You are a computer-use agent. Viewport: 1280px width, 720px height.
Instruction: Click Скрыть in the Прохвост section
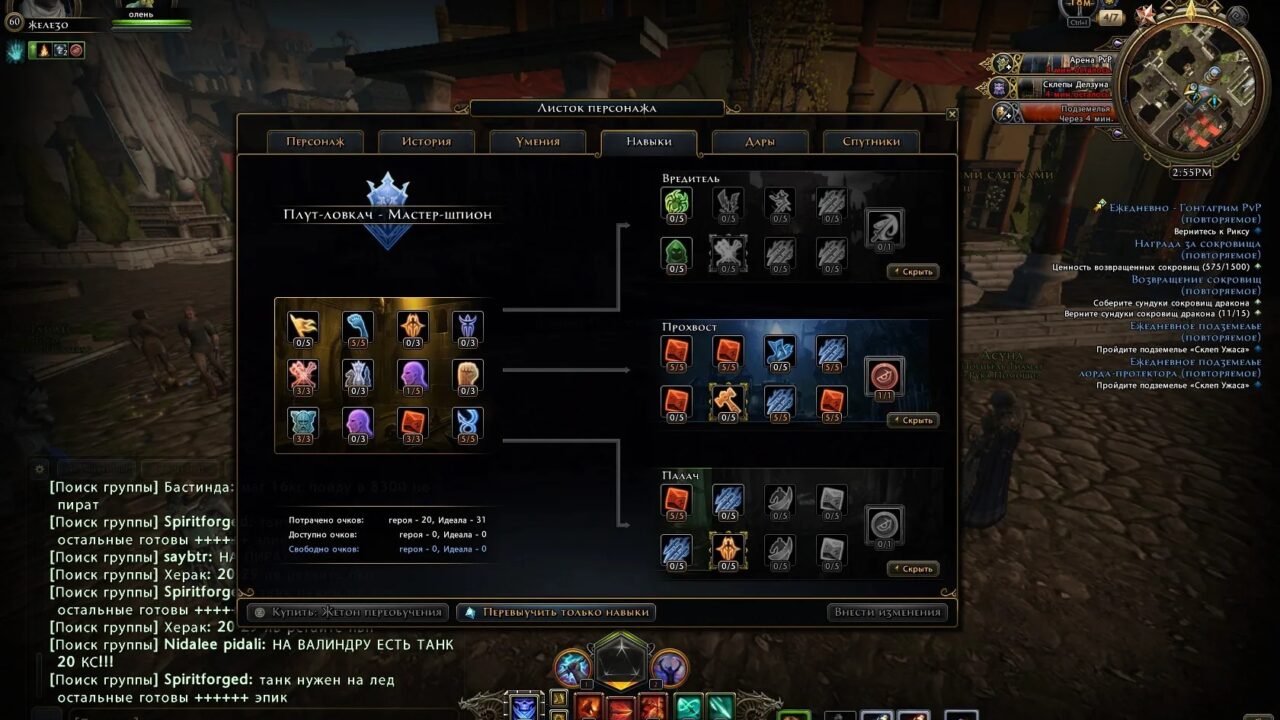pyautogui.click(x=912, y=420)
